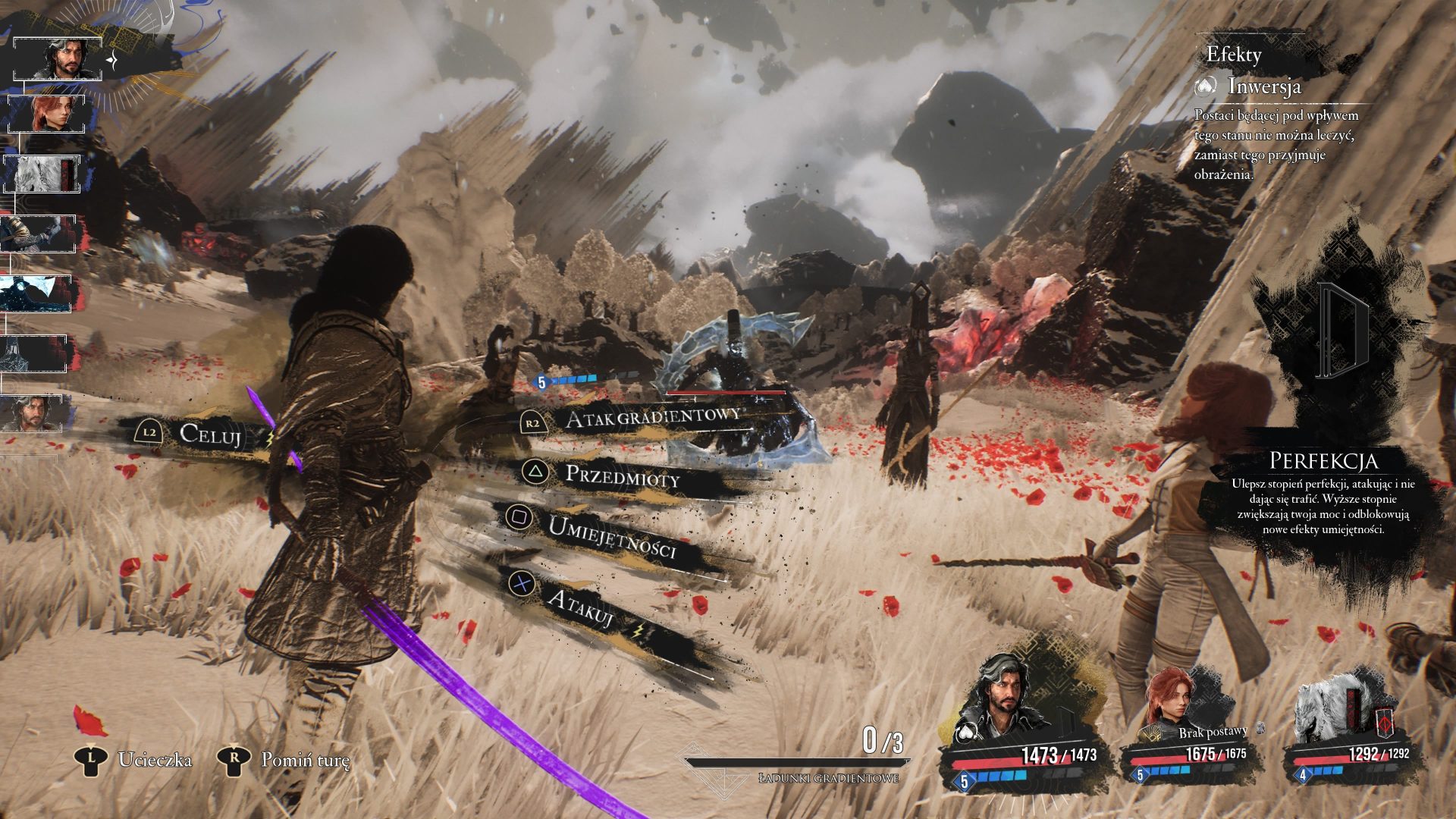1456x819 pixels.
Task: Choose Ucieczka to flee battle
Action: tap(155, 760)
